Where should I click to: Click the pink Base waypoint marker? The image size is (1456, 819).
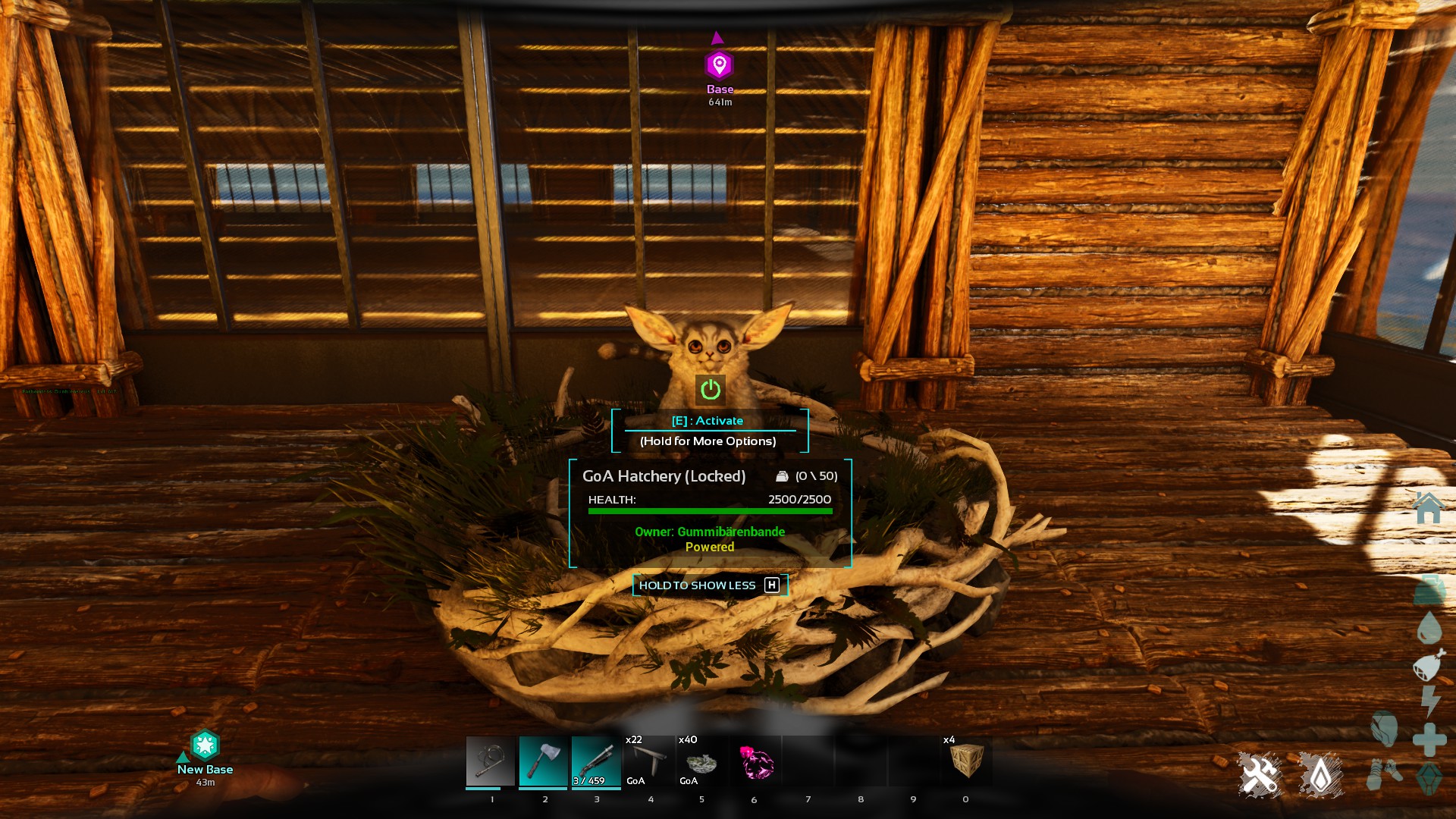pos(719,65)
